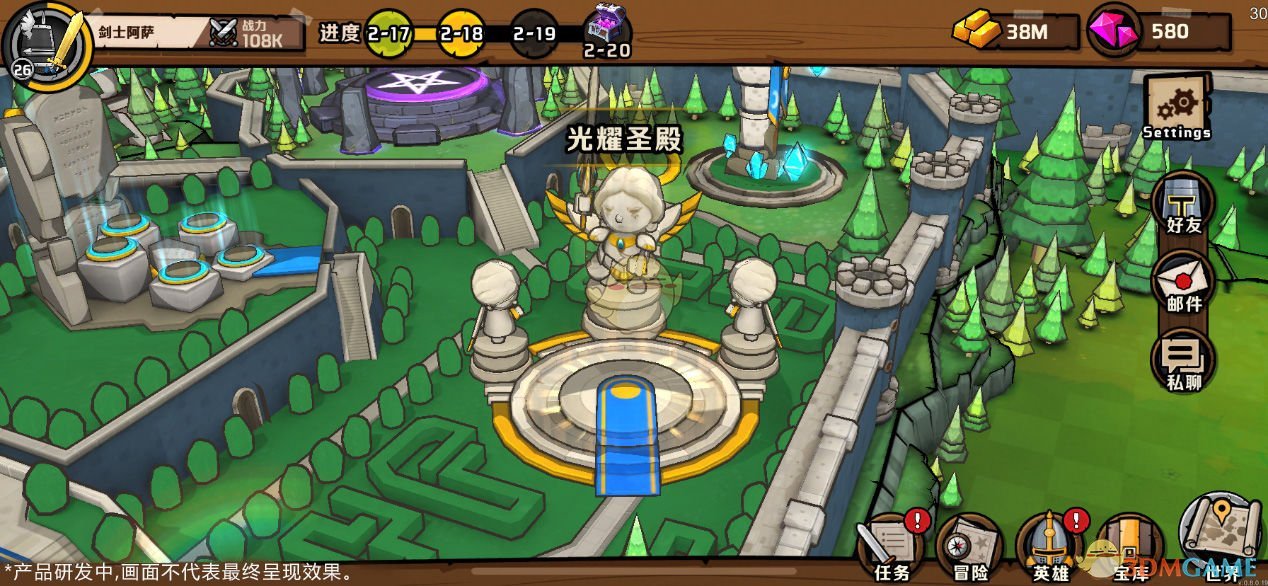Open the 宝库 treasury menu
This screenshot has height=586, width=1268.
(1130, 545)
